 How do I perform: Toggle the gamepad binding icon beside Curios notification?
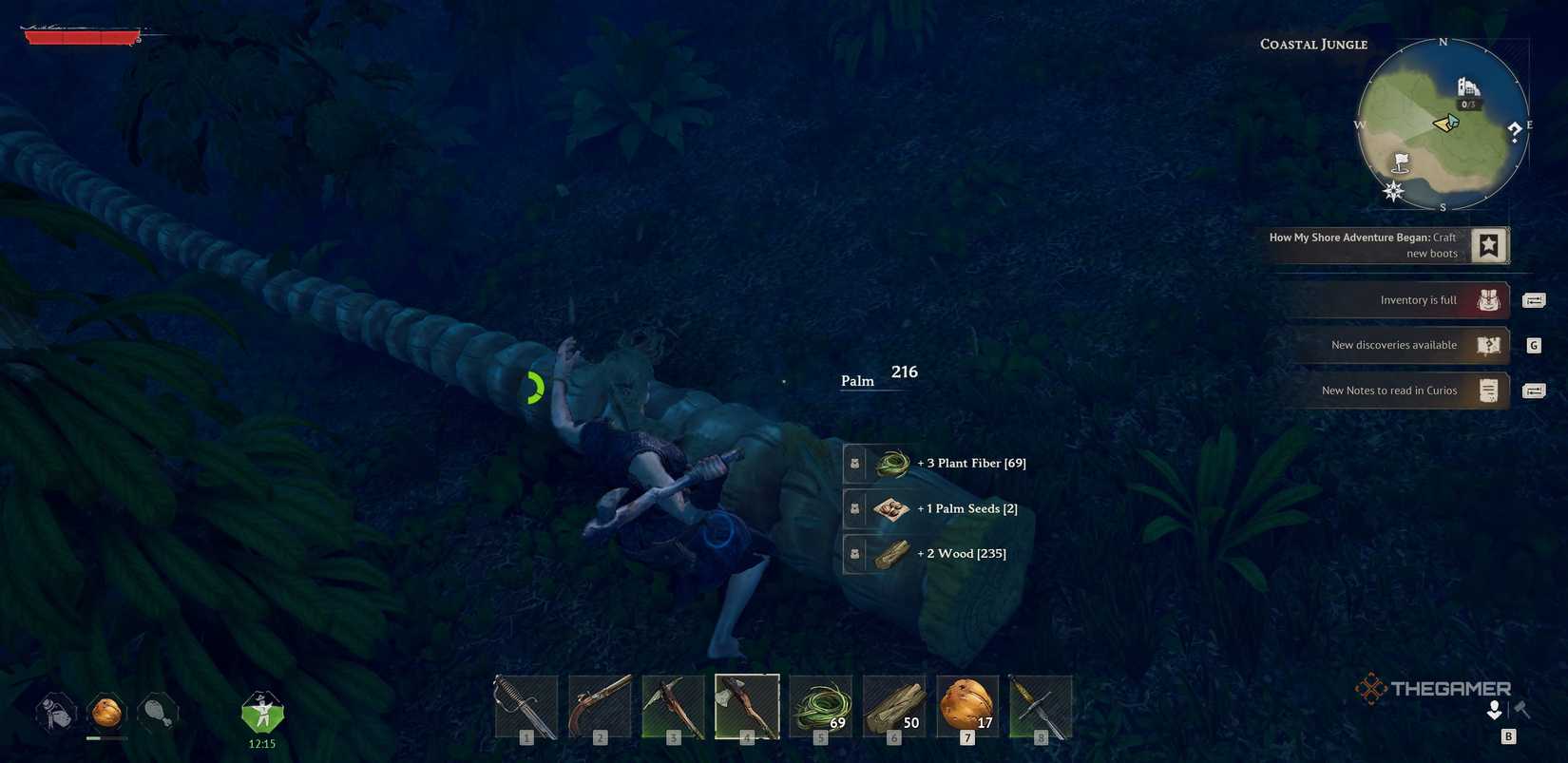1534,390
